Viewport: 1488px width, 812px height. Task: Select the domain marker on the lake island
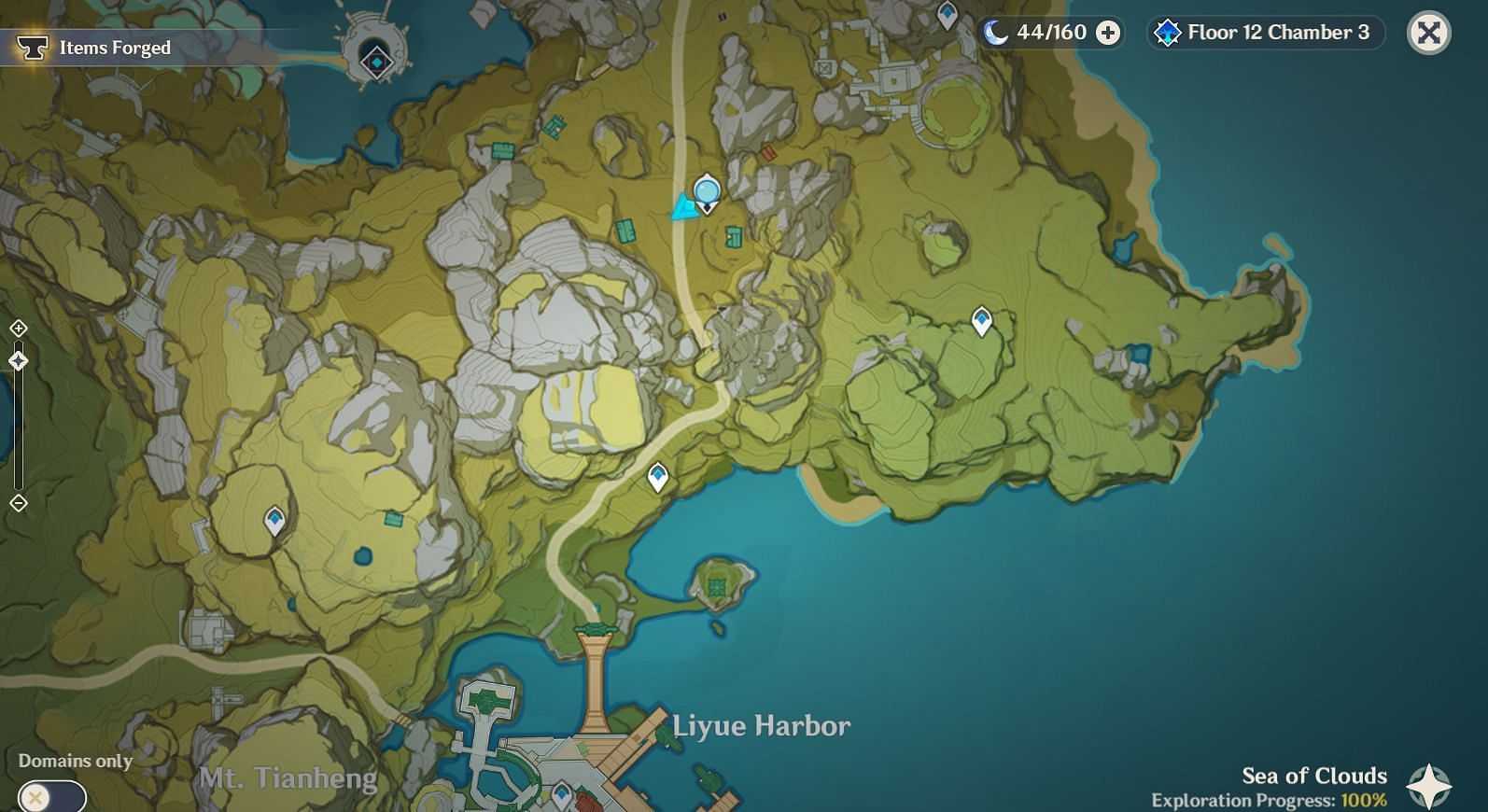point(376,62)
